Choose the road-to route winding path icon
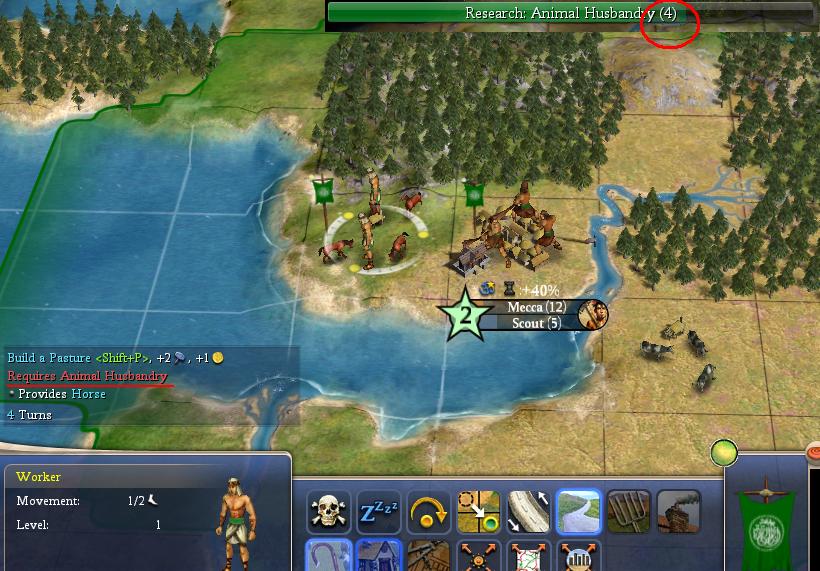The image size is (820, 571). [x=579, y=512]
